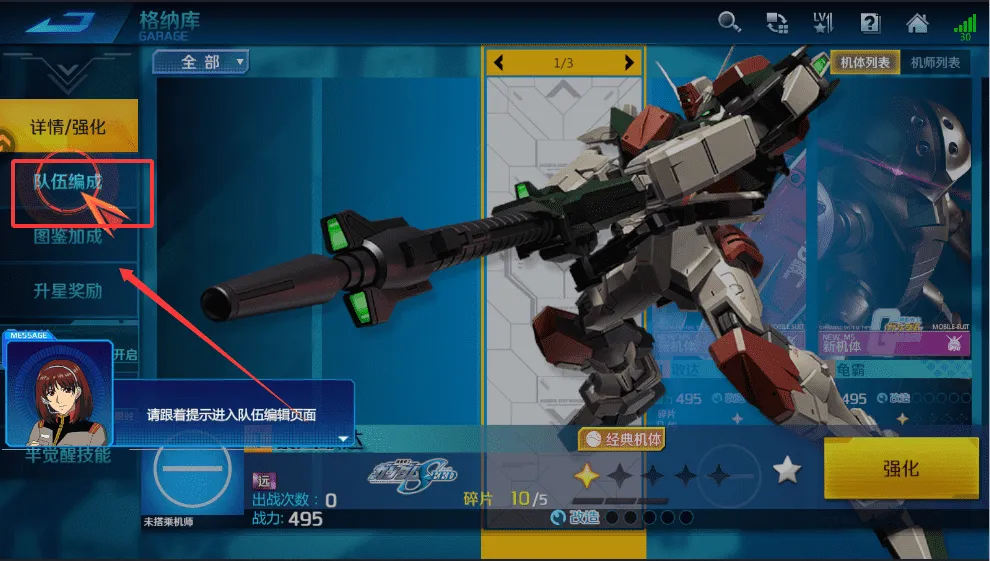Screen dimensions: 990x561
Task: Open the 全部 filter dropdown
Action: pyautogui.click(x=200, y=63)
